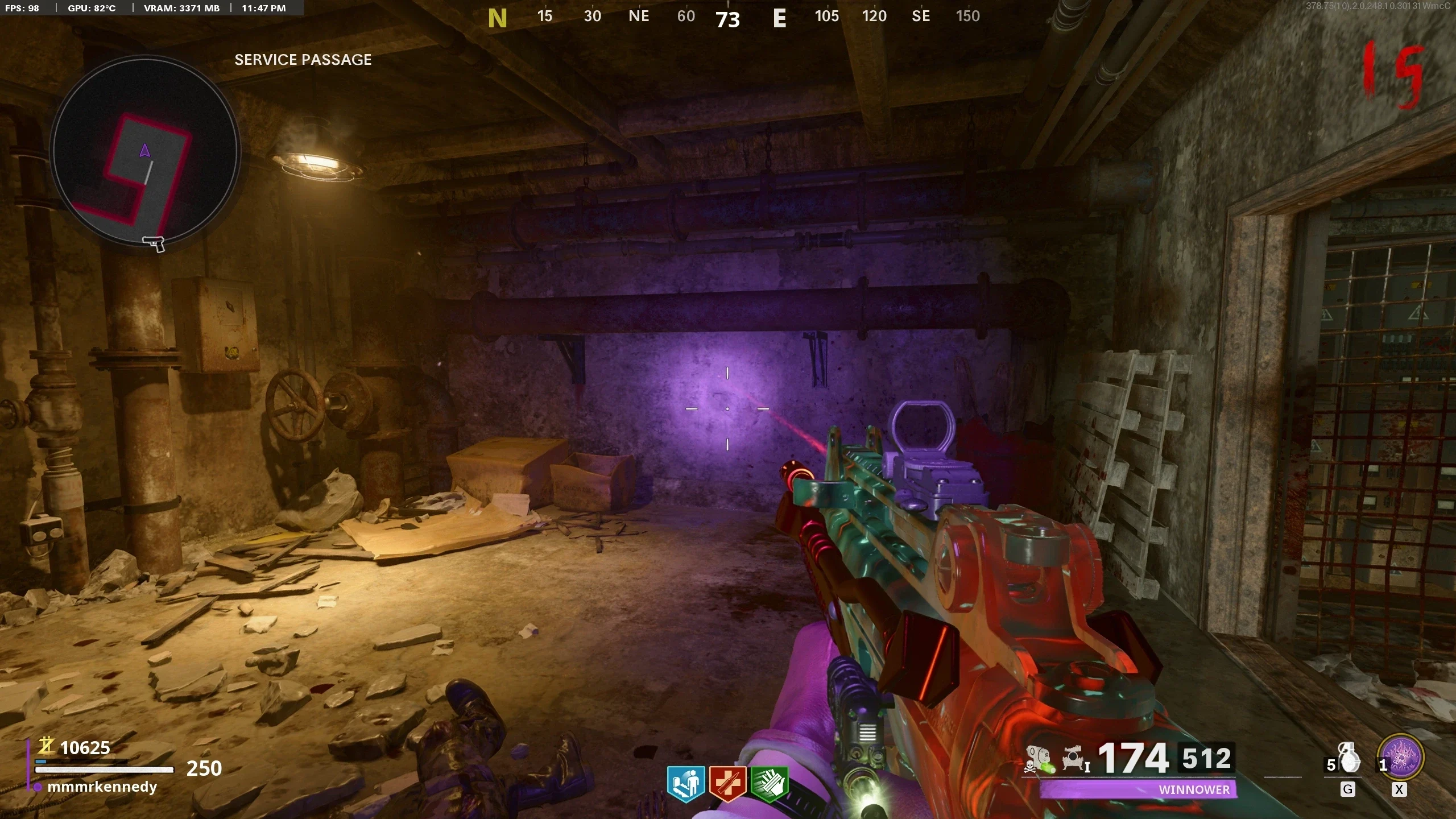Click the circular minimap
This screenshot has width=1456, height=819.
click(x=146, y=151)
